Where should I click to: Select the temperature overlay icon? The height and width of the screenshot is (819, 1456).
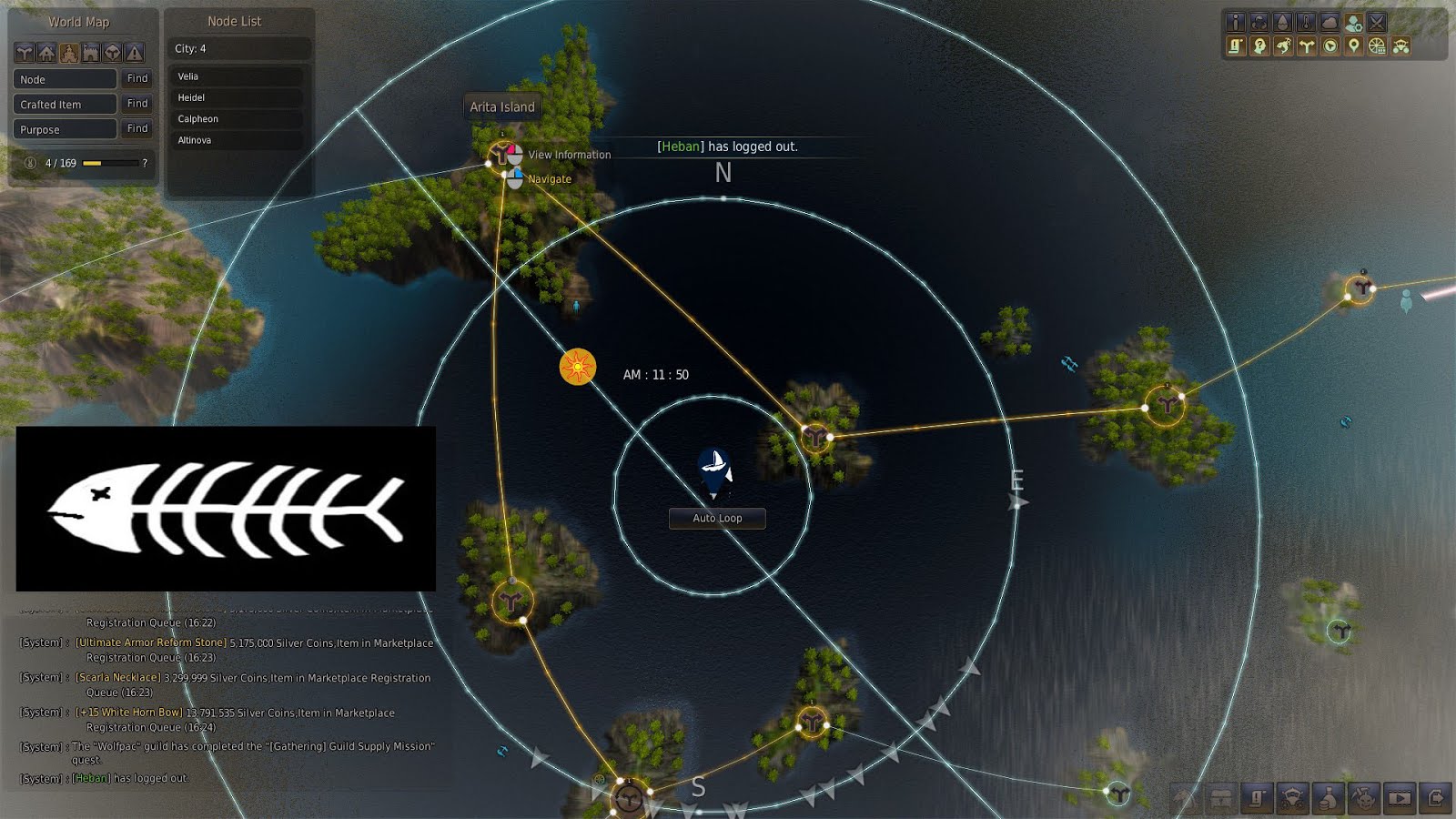(1305, 24)
